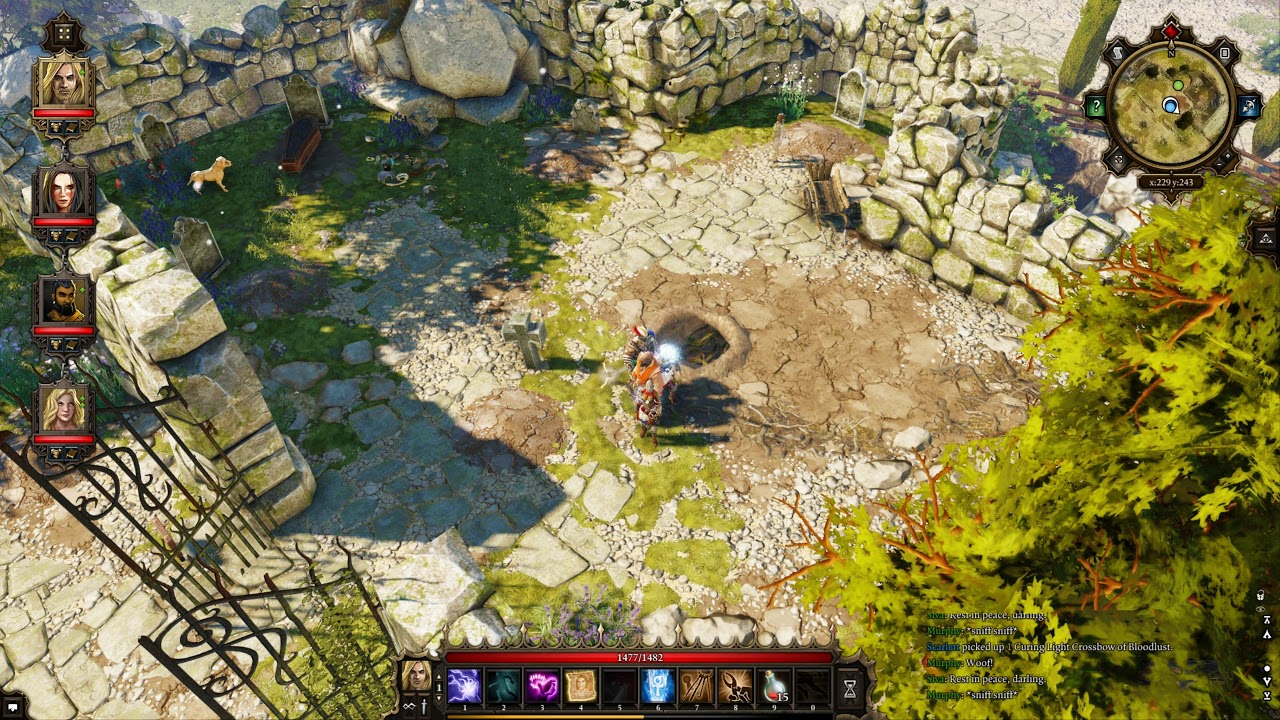Toggle the eye icon below the minimap
The width and height of the screenshot is (1280, 720).
[x=1265, y=238]
